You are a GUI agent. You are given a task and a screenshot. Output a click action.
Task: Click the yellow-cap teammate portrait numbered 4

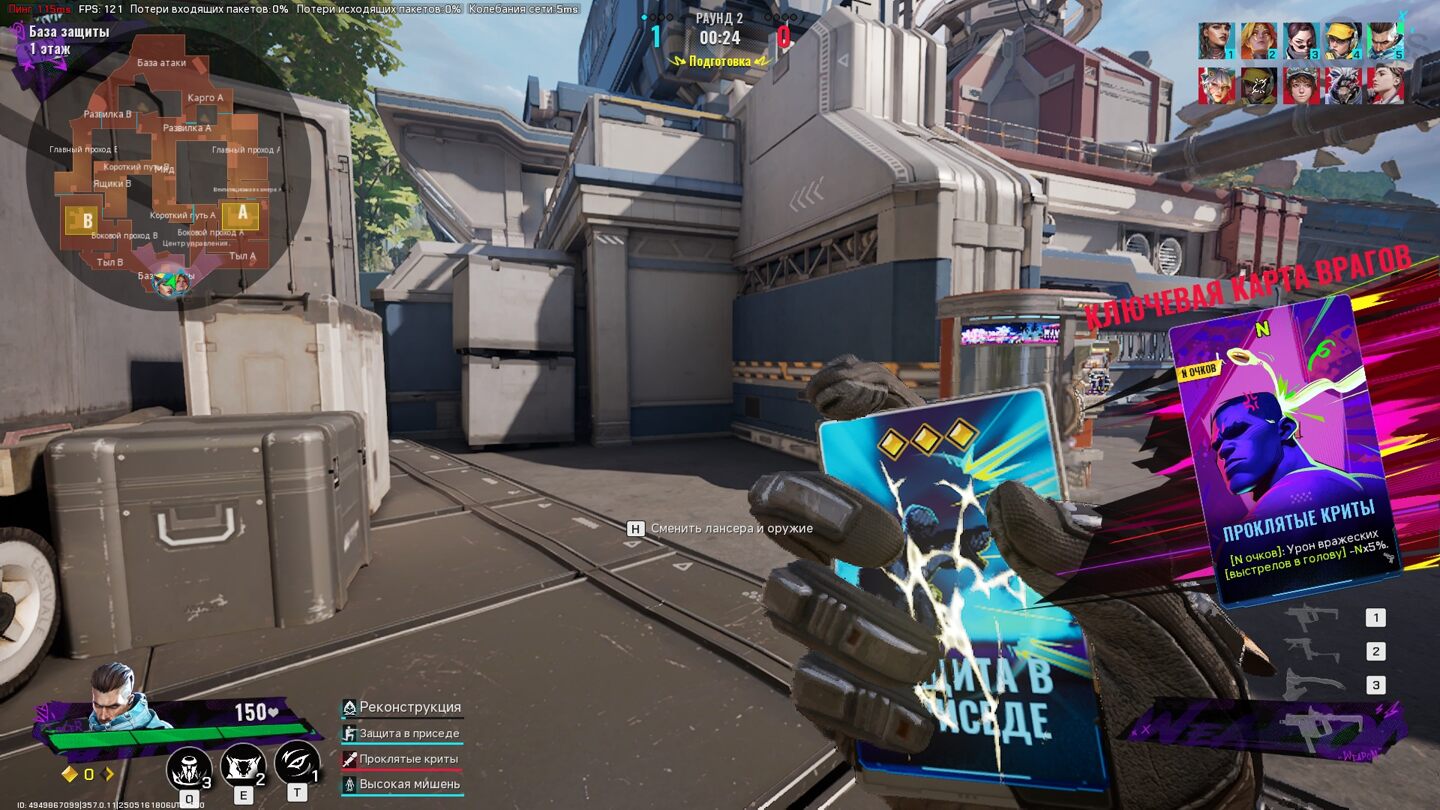[1343, 41]
